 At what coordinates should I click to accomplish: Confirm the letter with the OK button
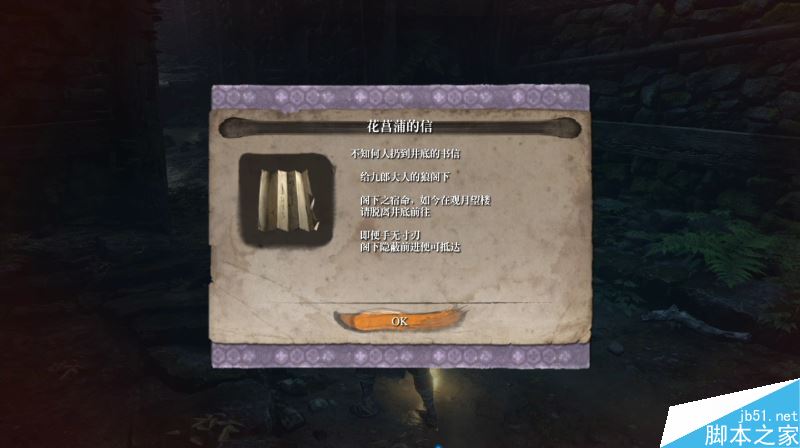click(399, 321)
